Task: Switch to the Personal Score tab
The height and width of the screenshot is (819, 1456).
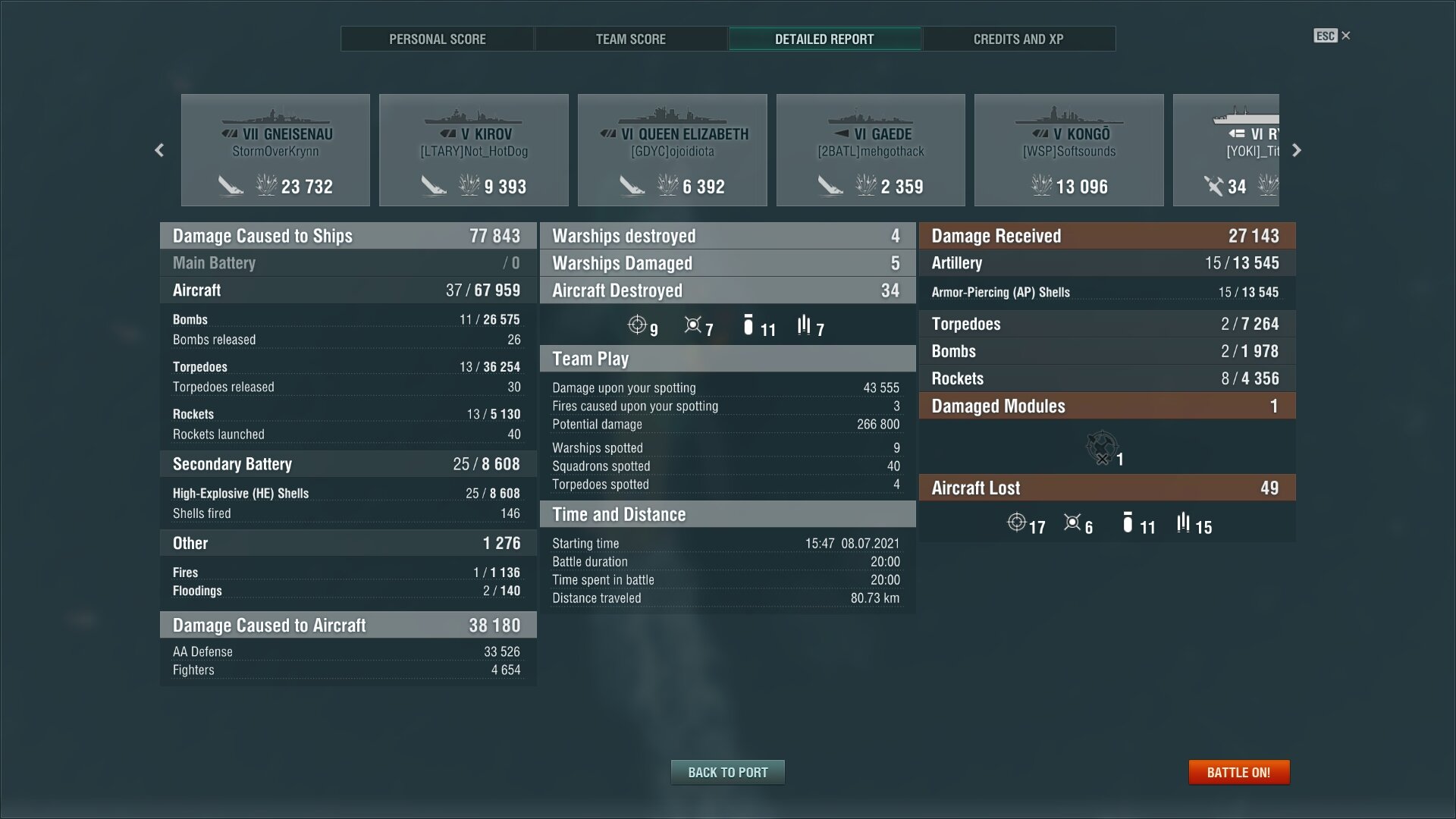Action: [438, 39]
